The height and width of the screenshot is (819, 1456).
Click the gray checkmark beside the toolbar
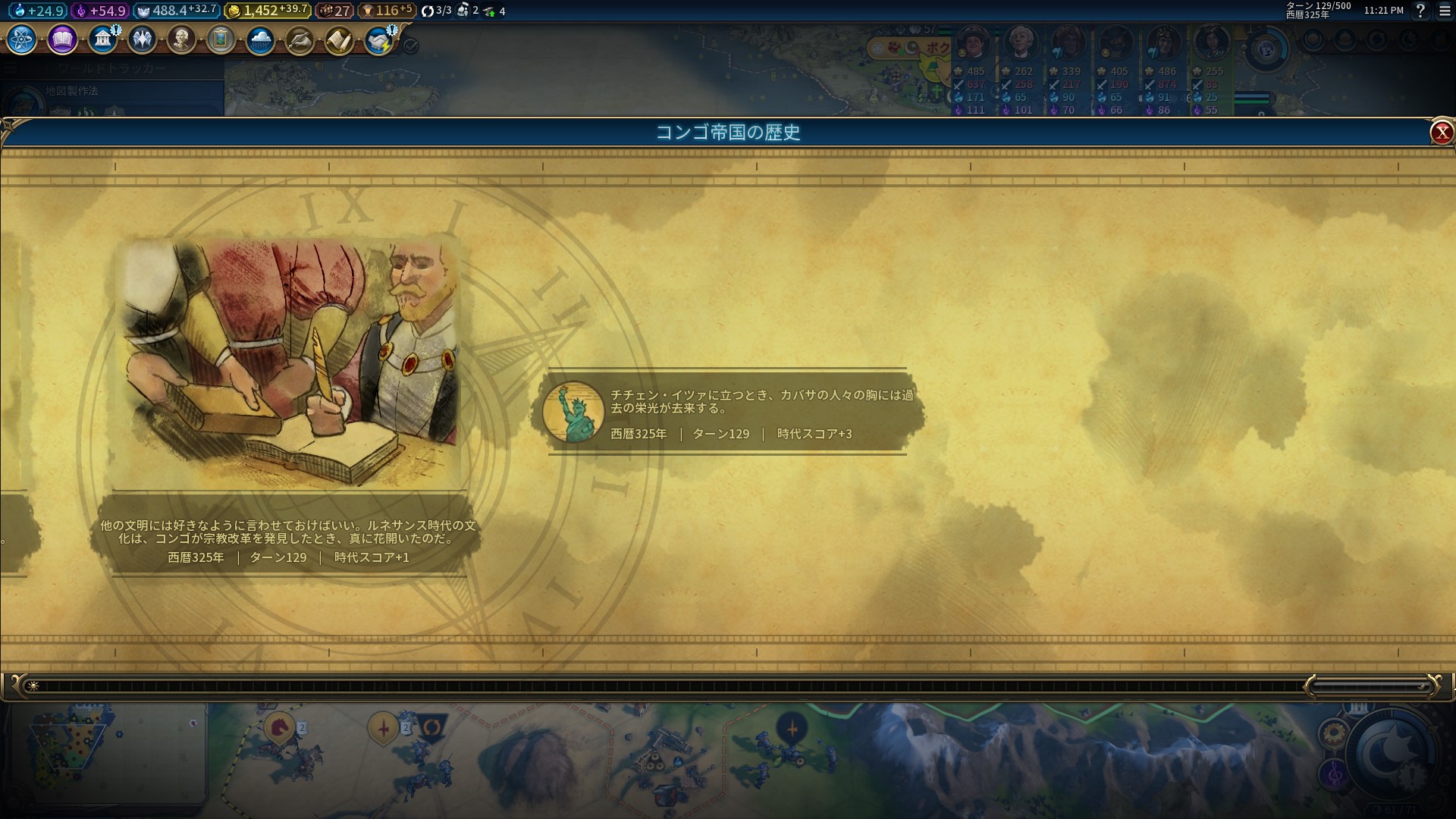(409, 45)
